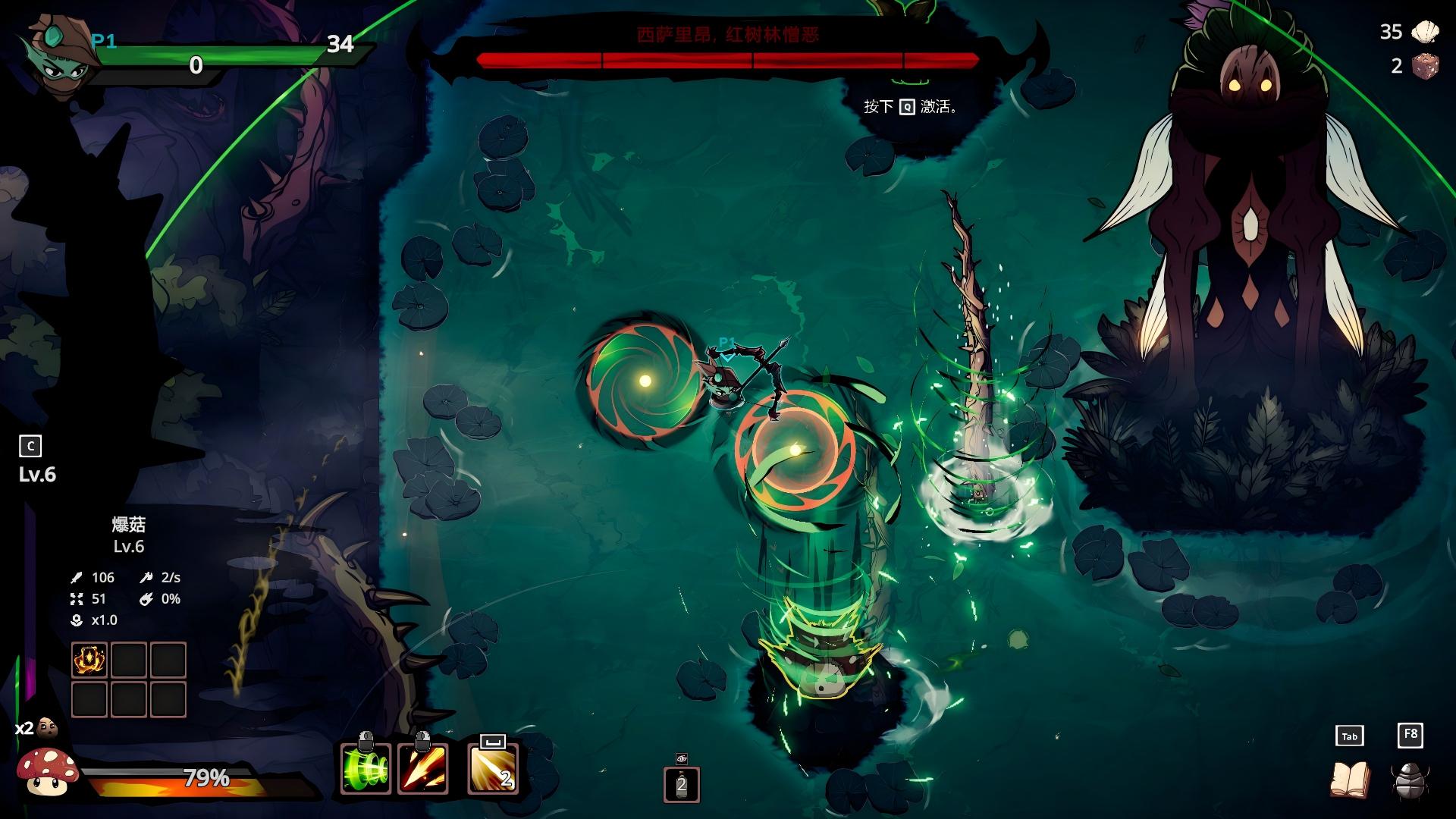Open the beetle bug-report icon
The width and height of the screenshot is (1456, 819).
click(1410, 780)
